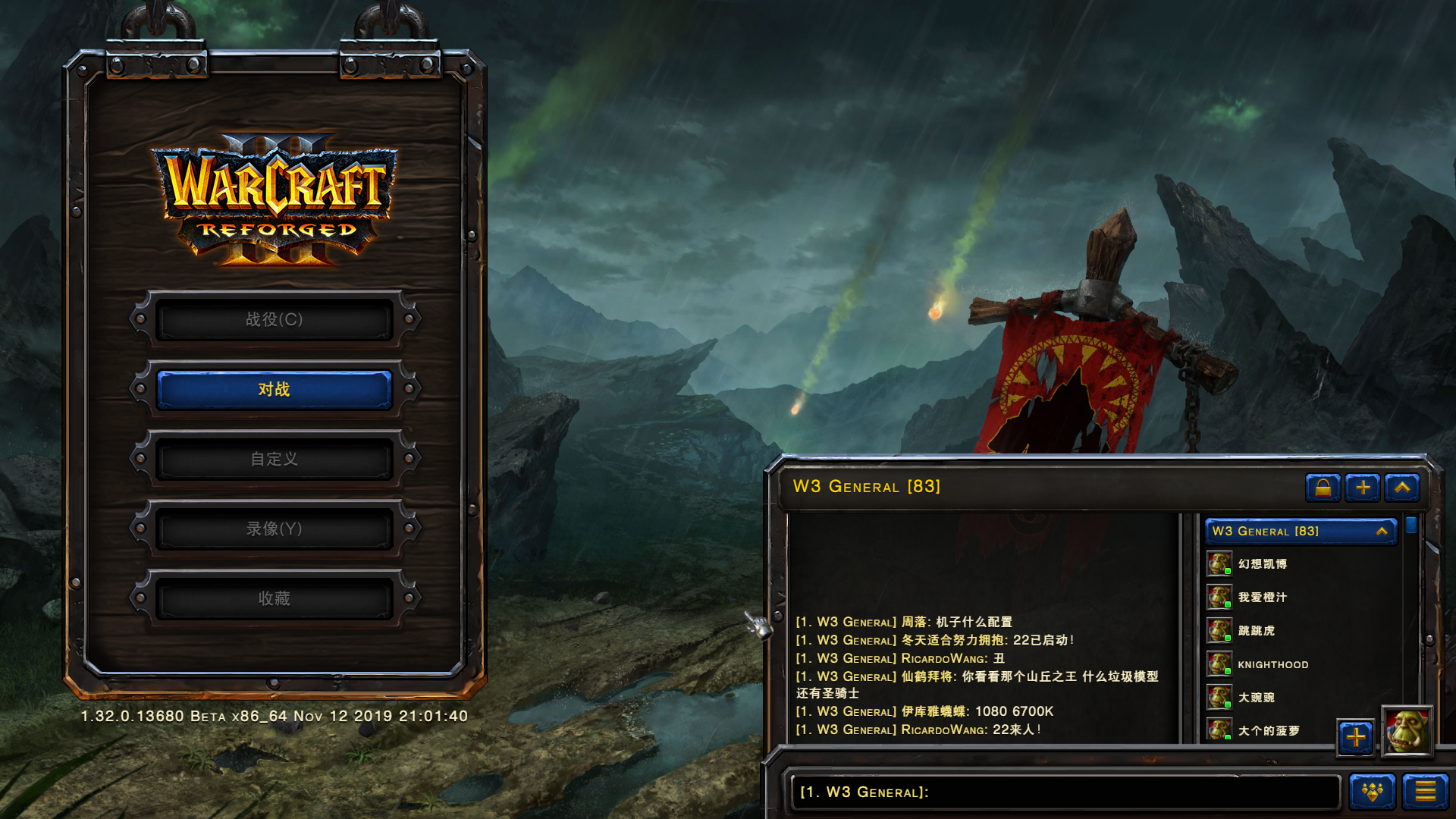Select the highlighted 对战 versus button
This screenshot has width=1456, height=819.
tap(274, 389)
